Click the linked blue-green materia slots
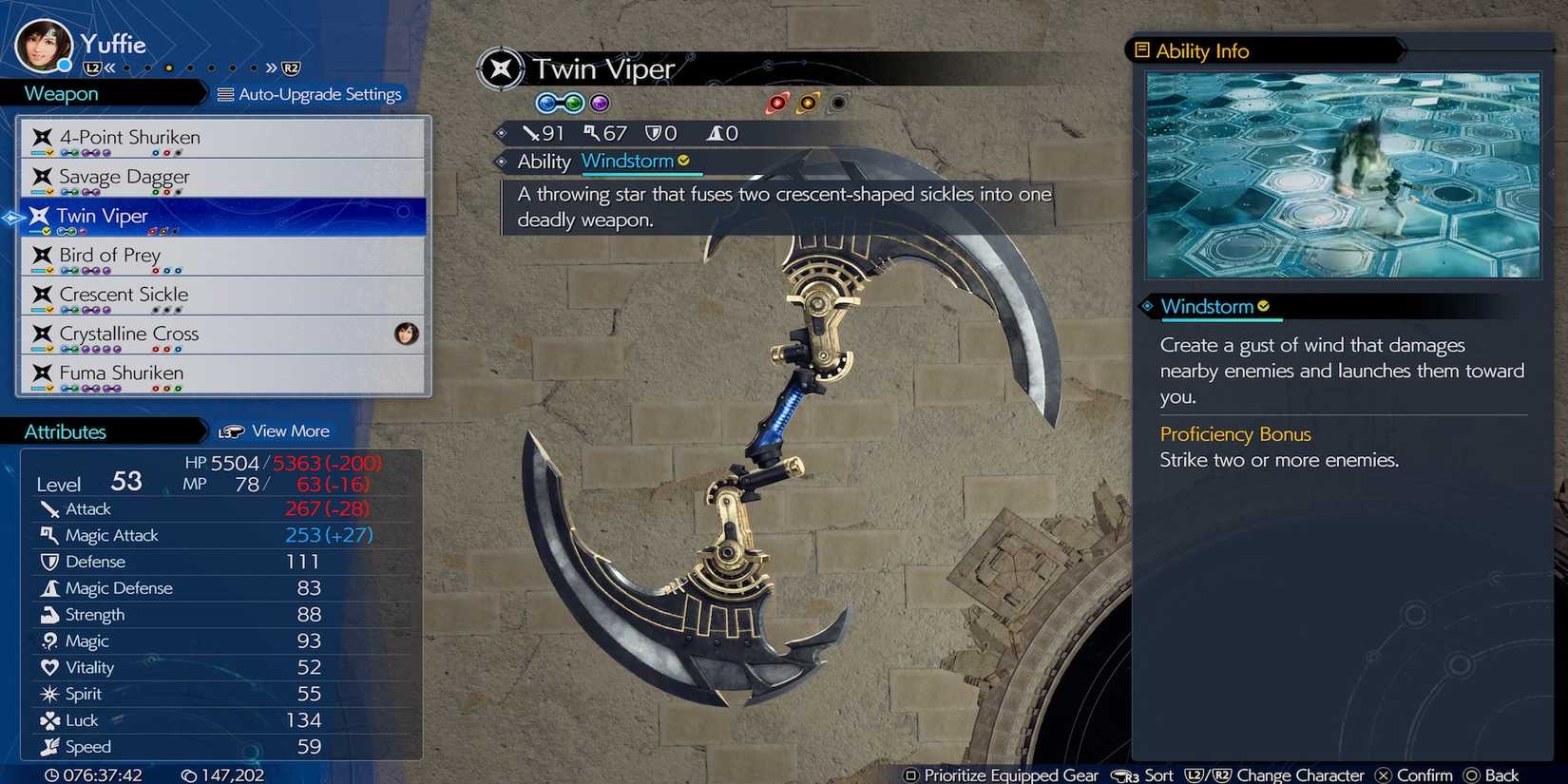The image size is (1568, 784). click(560, 103)
